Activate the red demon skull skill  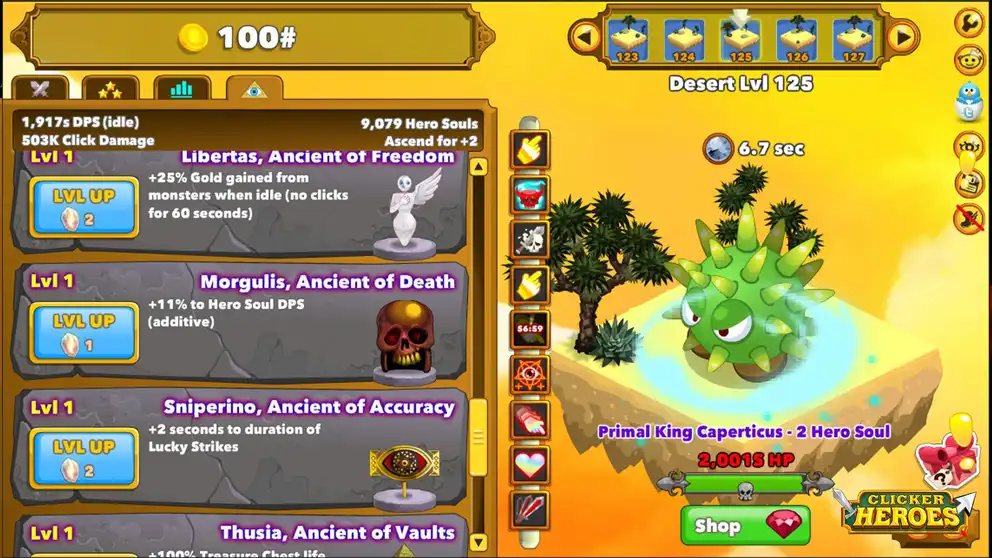click(531, 194)
